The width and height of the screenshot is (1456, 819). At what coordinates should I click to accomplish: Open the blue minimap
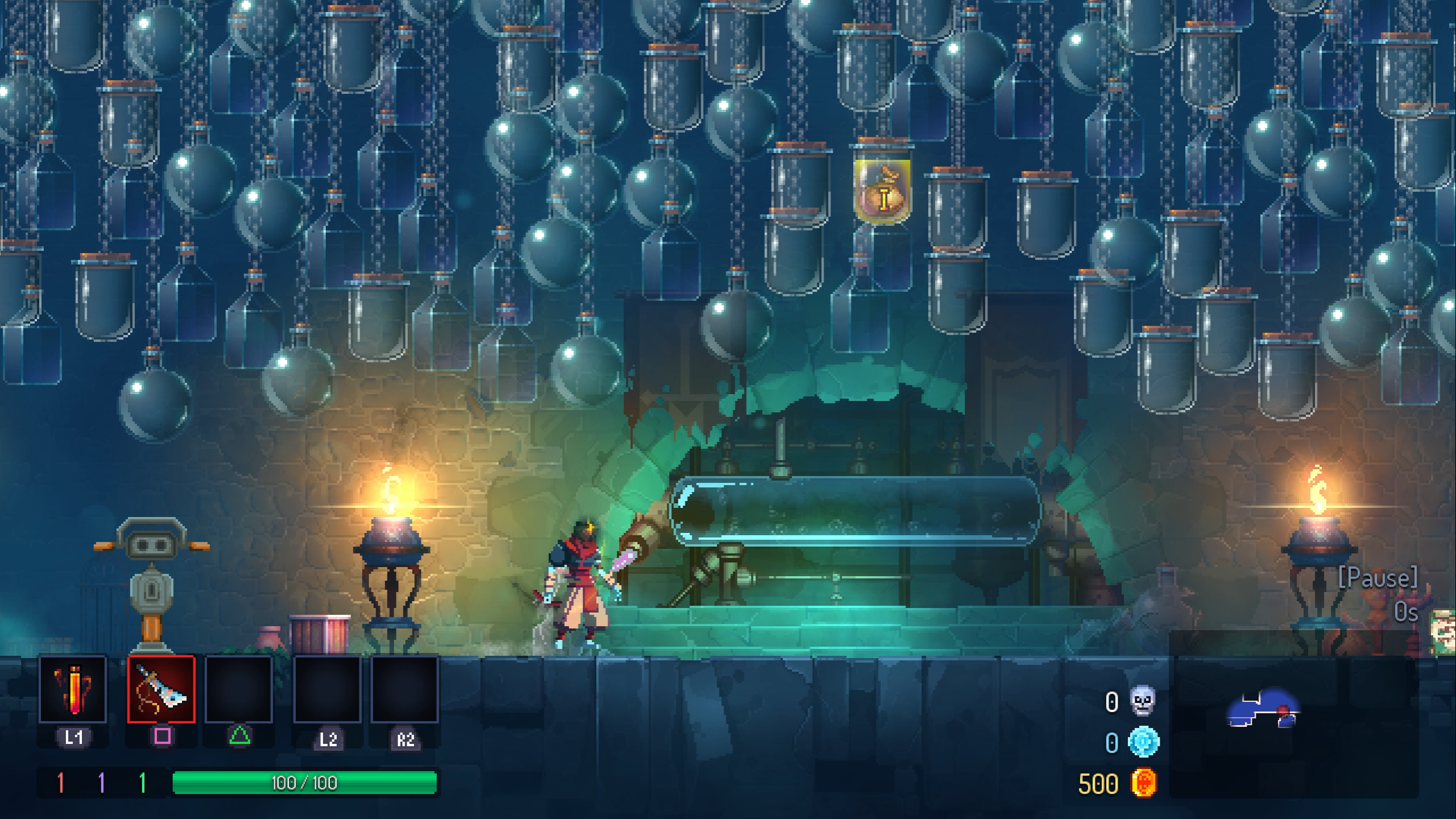coord(1263,709)
